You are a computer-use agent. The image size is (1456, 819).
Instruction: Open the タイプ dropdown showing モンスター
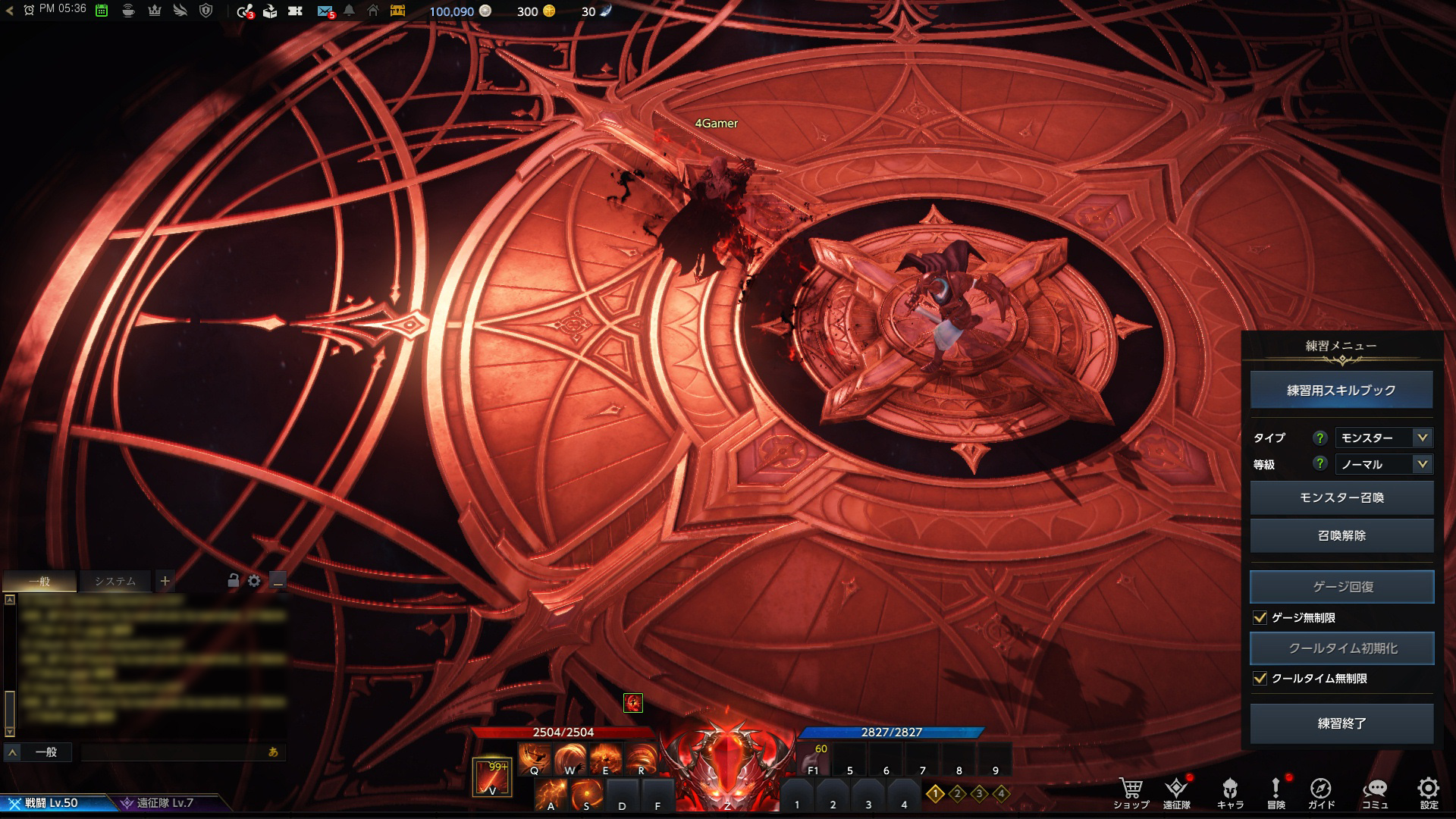pos(1382,438)
